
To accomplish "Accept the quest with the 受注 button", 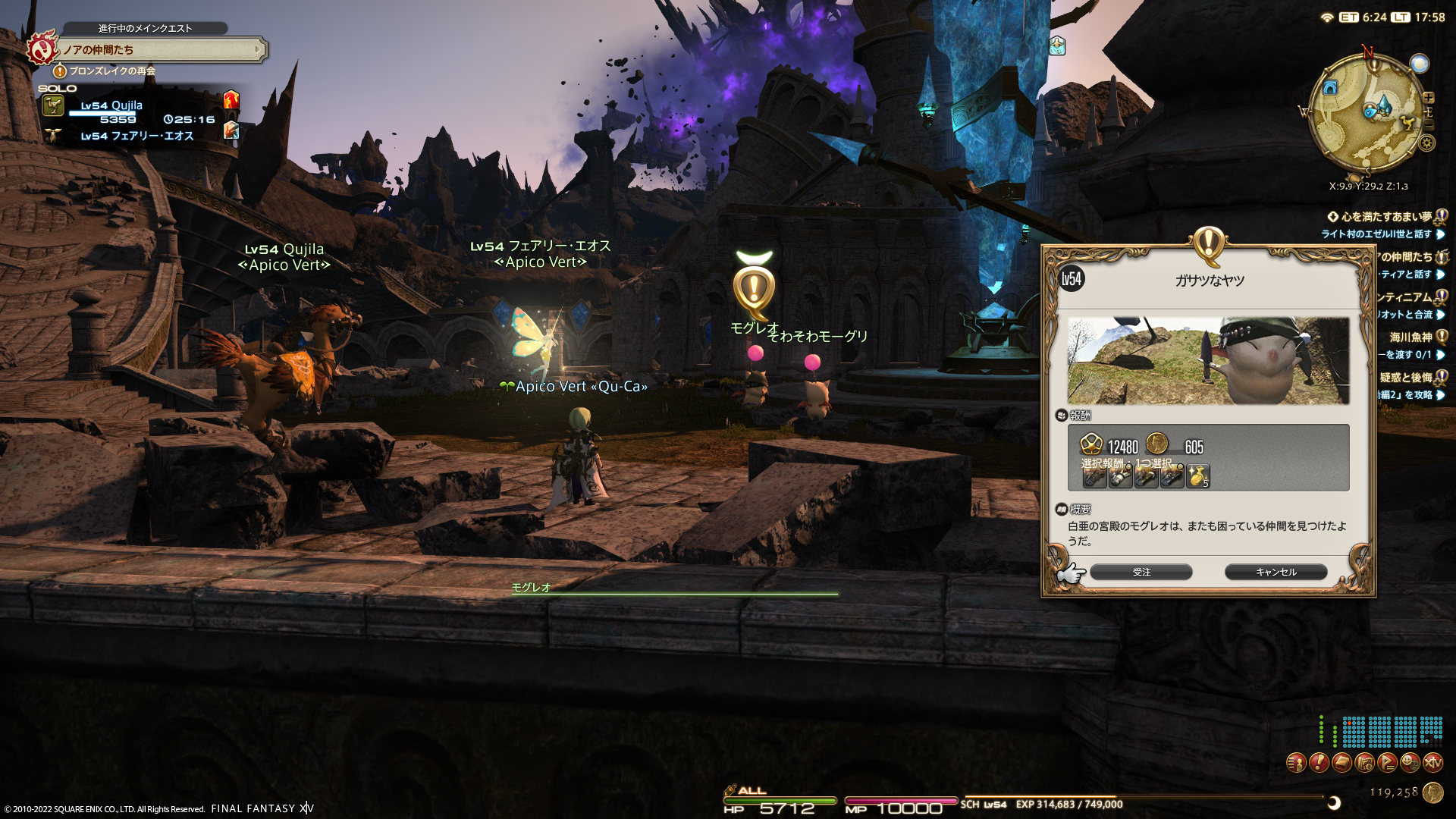I will [1141, 573].
